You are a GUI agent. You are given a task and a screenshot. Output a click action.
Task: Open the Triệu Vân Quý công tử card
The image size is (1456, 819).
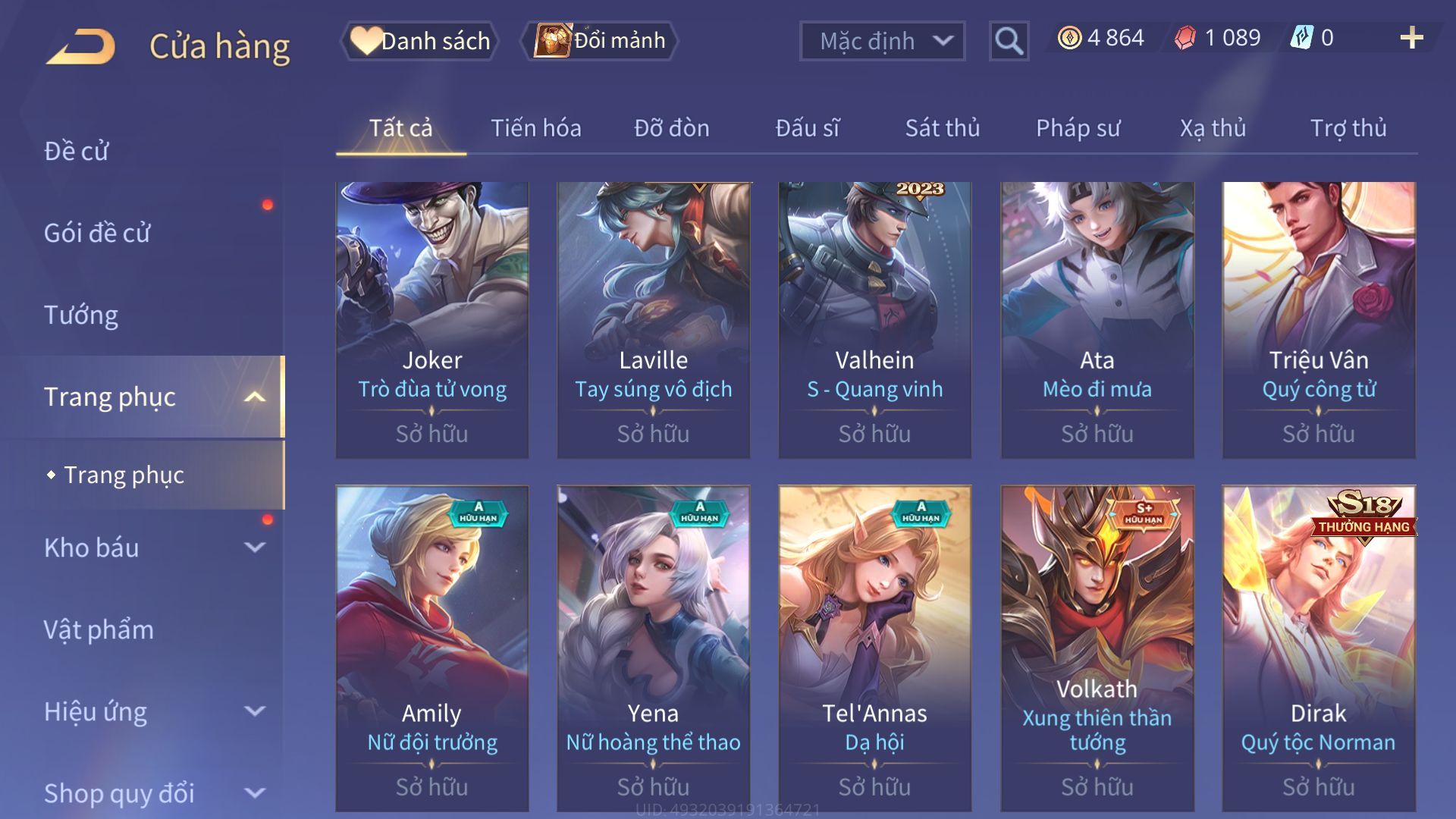tap(1318, 319)
